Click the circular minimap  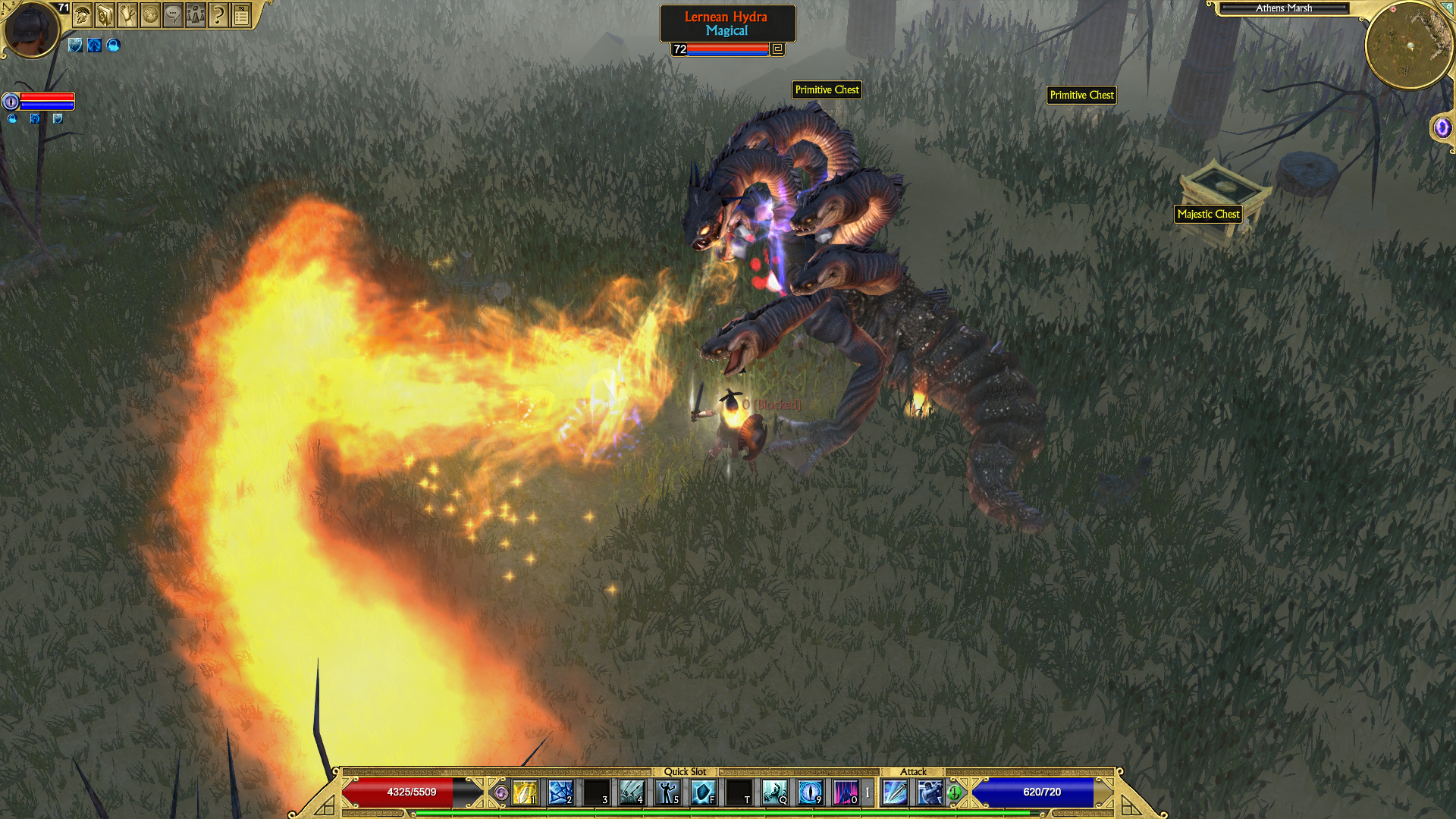[1409, 45]
